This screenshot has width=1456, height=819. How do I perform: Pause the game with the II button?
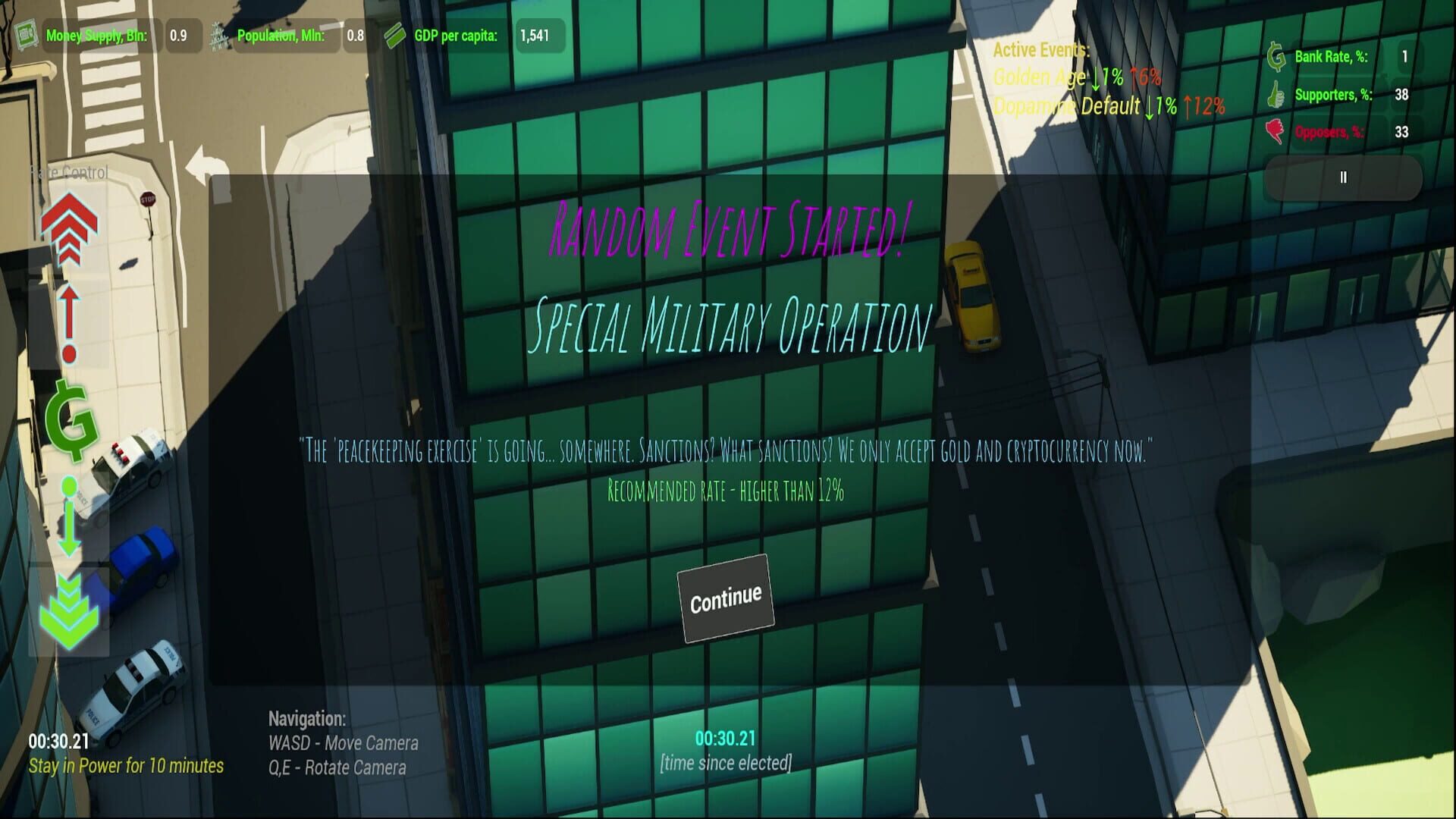tap(1343, 176)
